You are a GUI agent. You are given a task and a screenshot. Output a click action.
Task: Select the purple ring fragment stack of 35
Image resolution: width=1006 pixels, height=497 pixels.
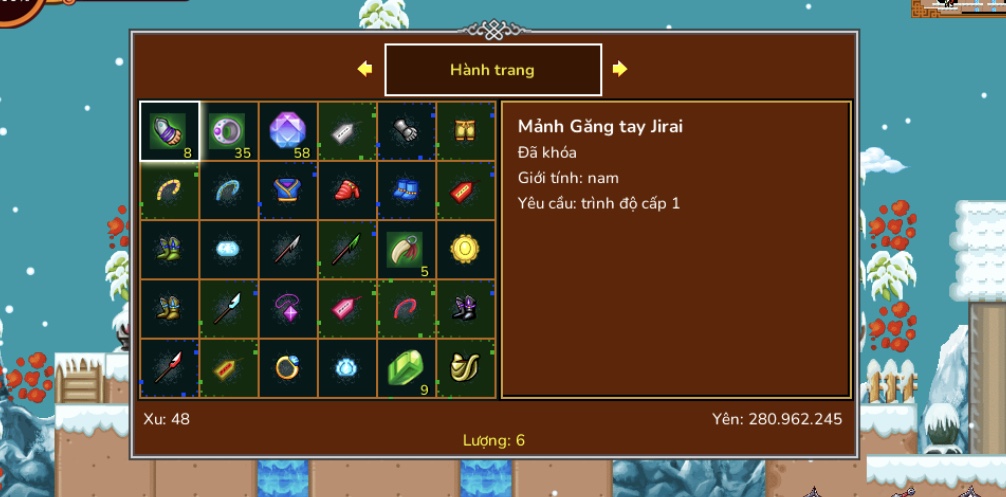229,131
